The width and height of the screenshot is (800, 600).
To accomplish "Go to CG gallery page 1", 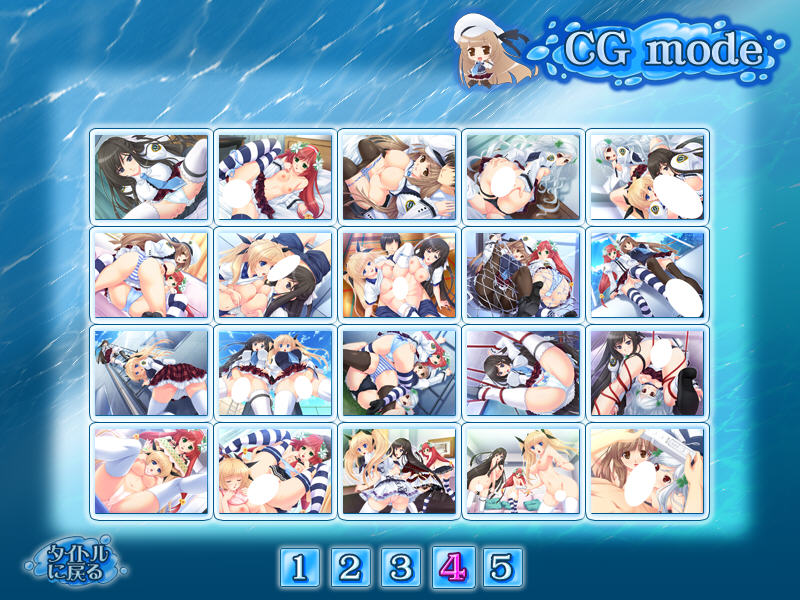I will point(298,568).
